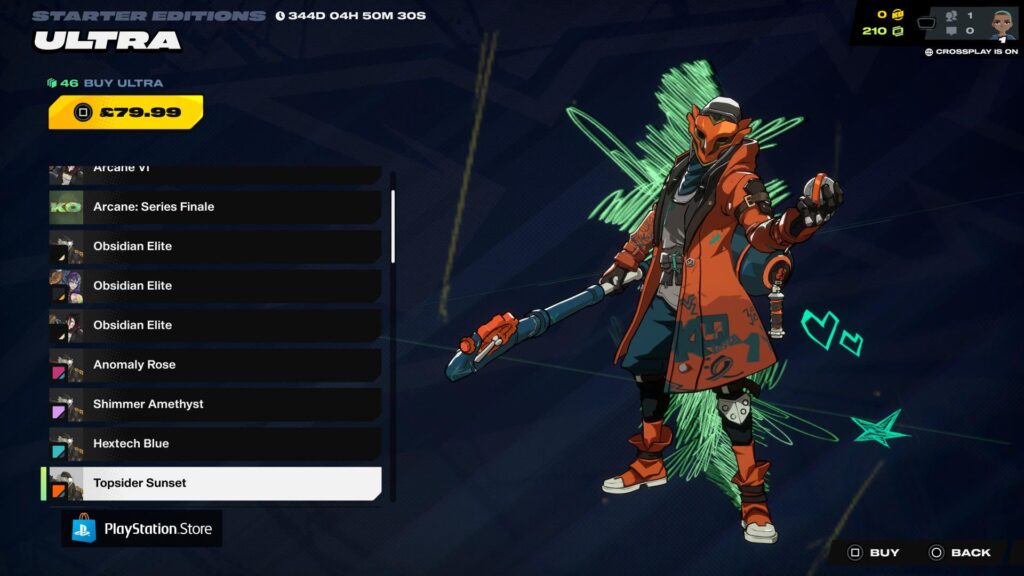Open the PlayStation Store button
This screenshot has width=1024, height=576.
(142, 529)
